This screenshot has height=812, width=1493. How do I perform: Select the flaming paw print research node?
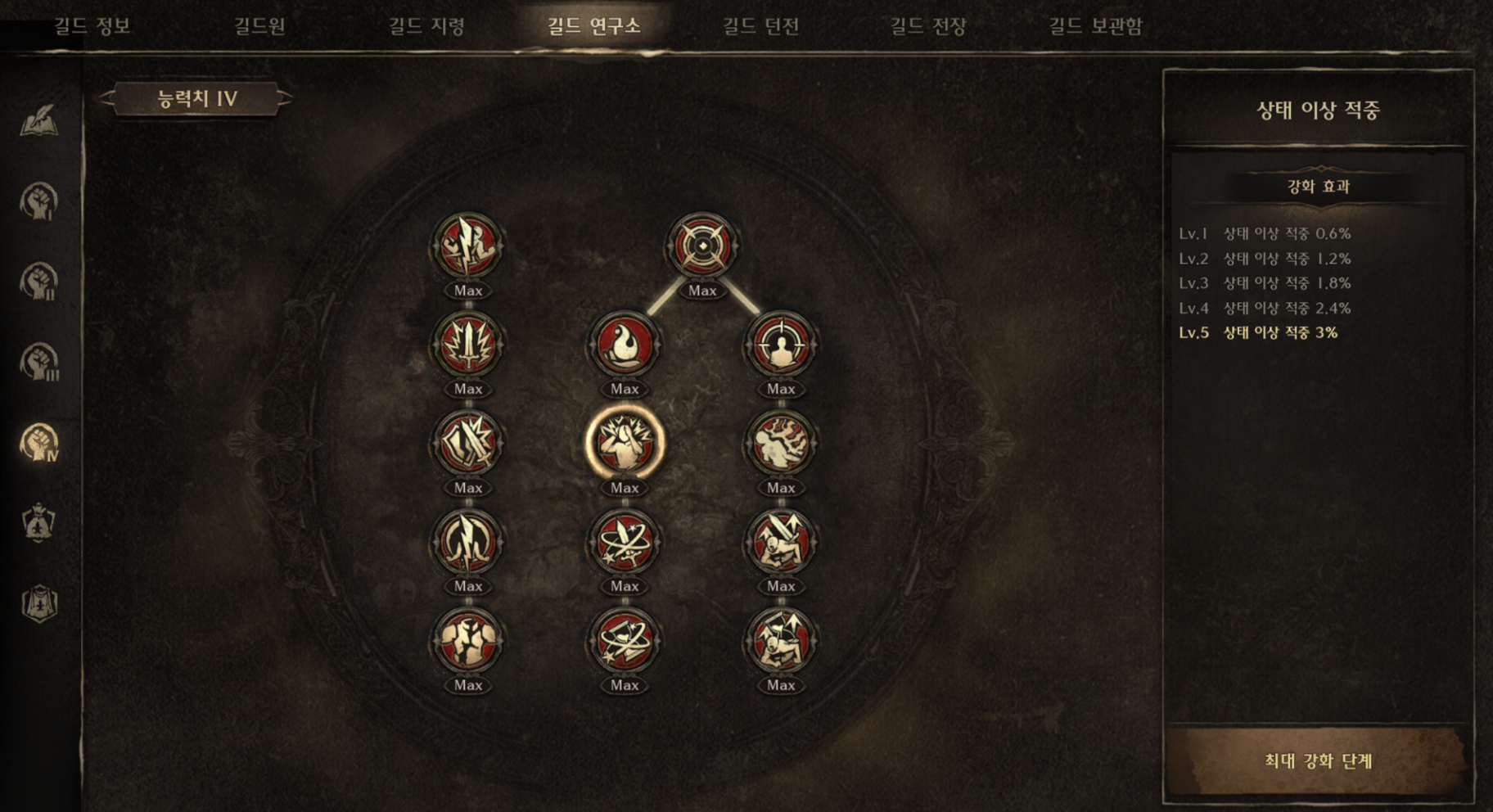pos(780,443)
